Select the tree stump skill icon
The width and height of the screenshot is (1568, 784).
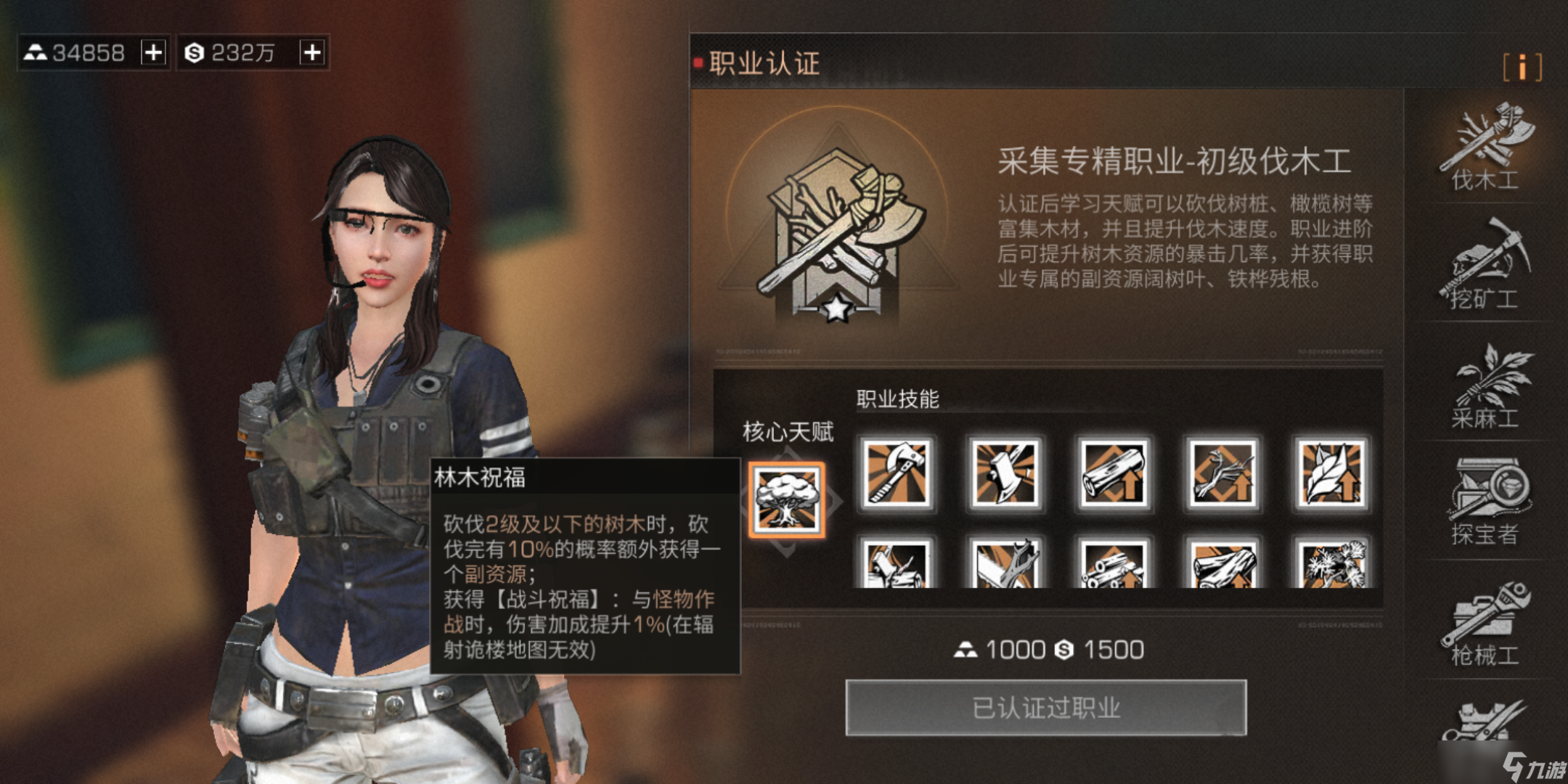coord(1005,473)
